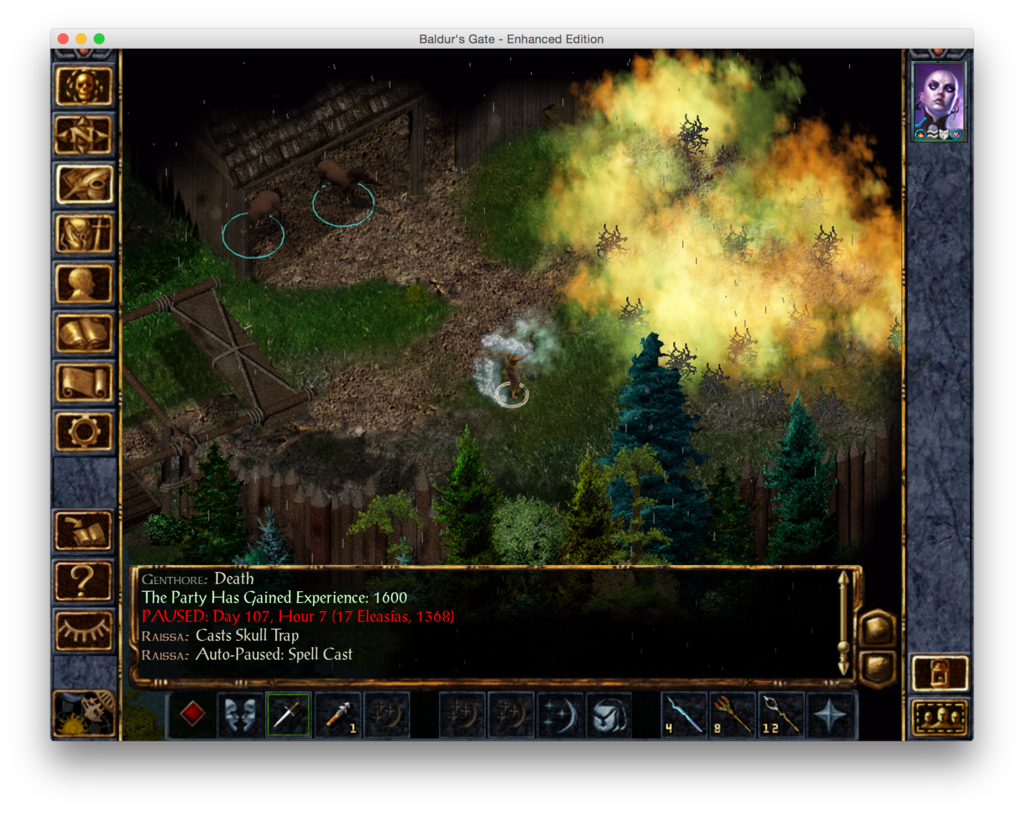The height and width of the screenshot is (813, 1024).
Task: Close the game window with the red button
Action: click(x=63, y=39)
